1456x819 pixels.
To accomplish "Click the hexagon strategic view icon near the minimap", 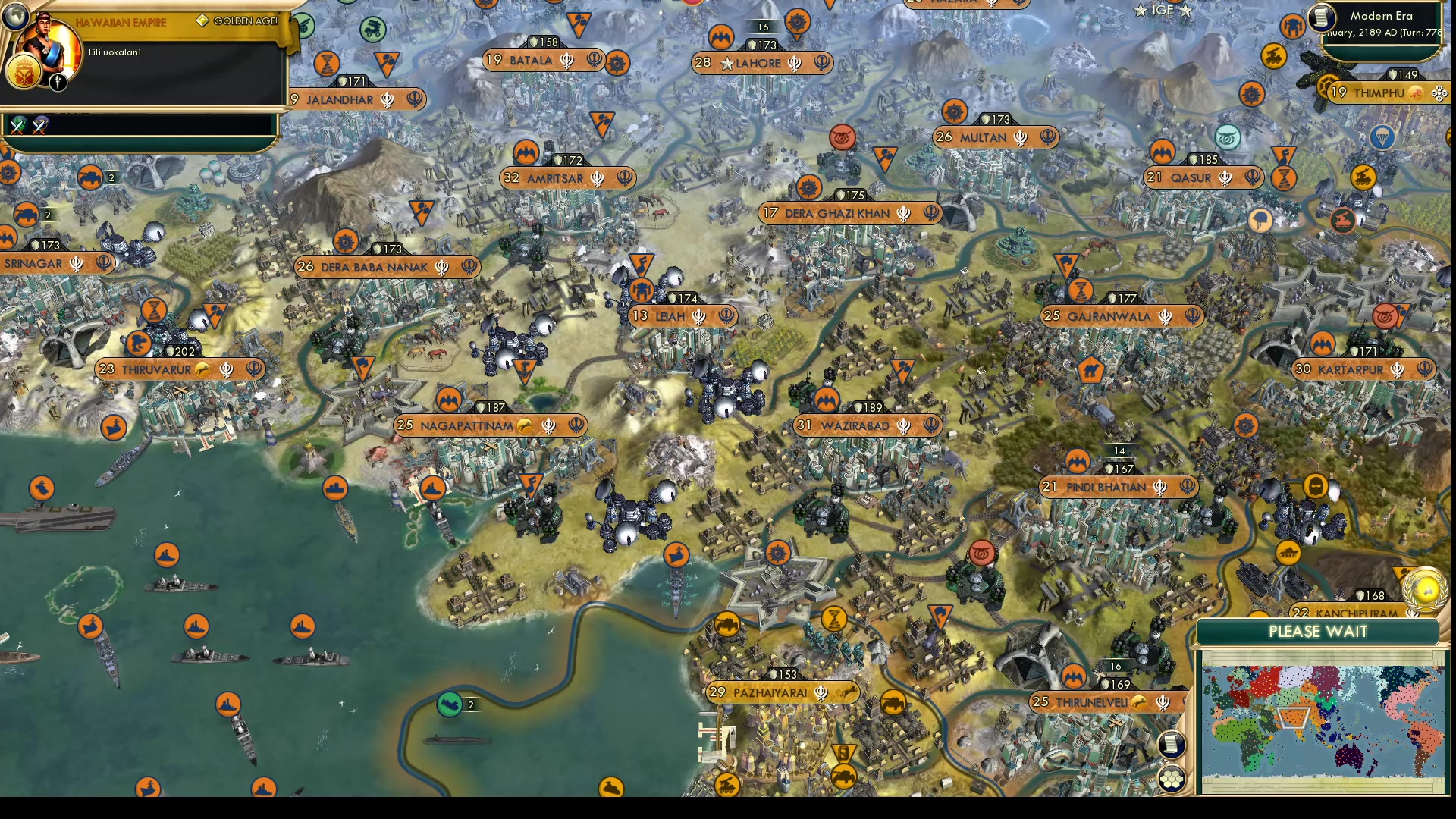I will (1172, 780).
